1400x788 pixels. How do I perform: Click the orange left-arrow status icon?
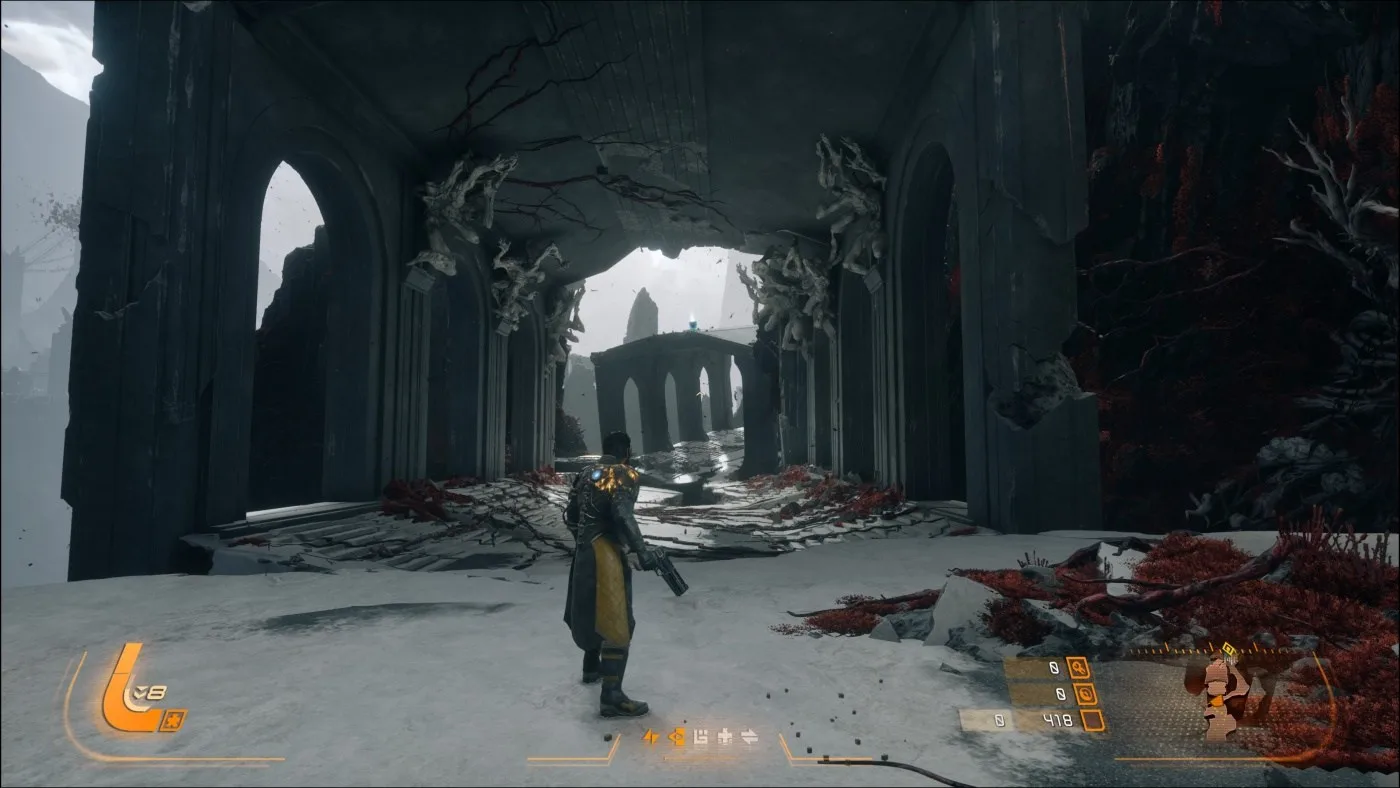pyautogui.click(x=677, y=737)
